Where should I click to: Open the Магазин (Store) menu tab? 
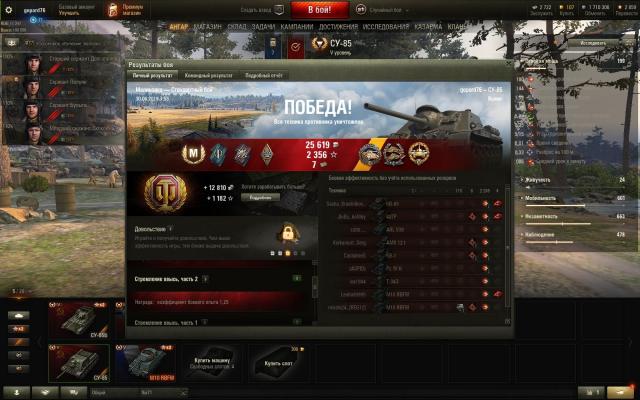coord(208,26)
